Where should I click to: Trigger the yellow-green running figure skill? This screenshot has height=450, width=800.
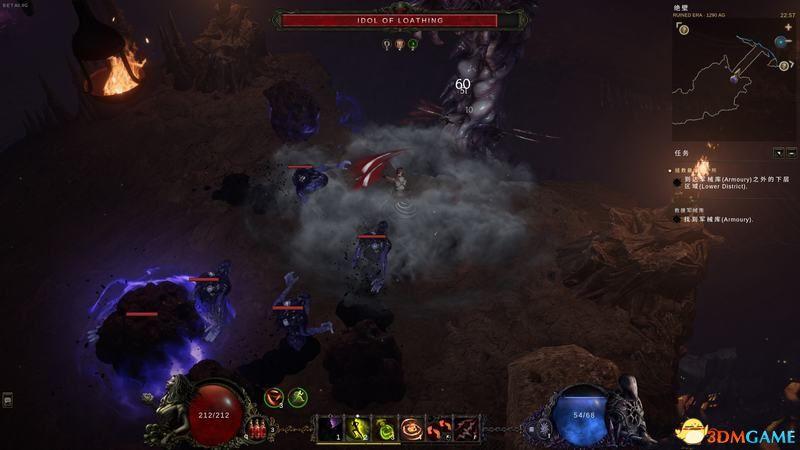tap(359, 428)
